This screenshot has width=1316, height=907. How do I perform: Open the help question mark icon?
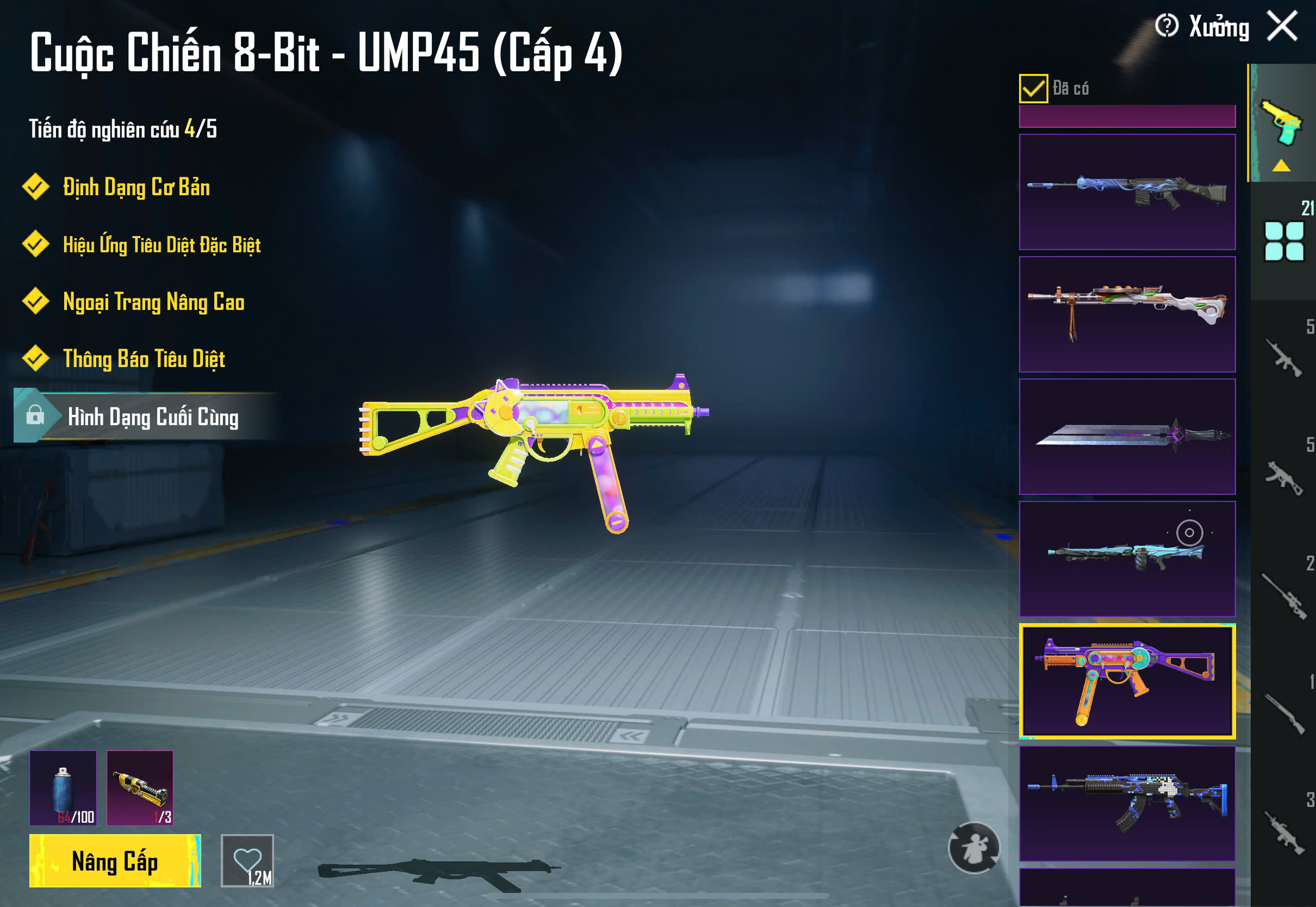coord(1166,26)
